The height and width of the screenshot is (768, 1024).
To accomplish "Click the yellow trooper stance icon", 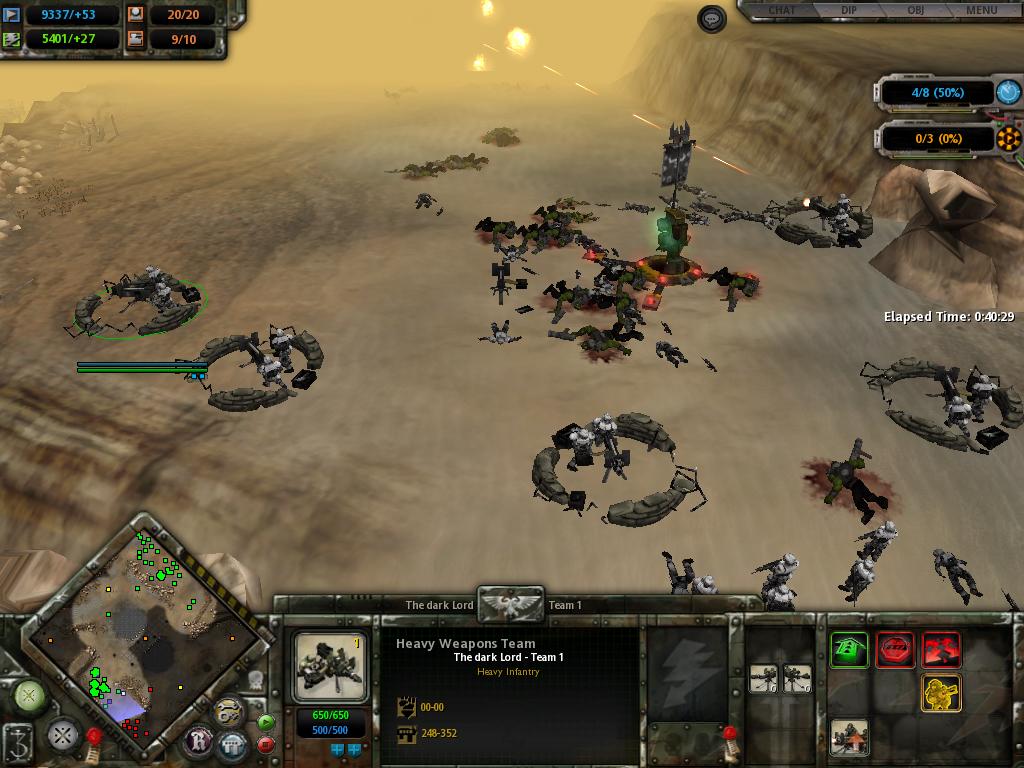I will point(941,693).
